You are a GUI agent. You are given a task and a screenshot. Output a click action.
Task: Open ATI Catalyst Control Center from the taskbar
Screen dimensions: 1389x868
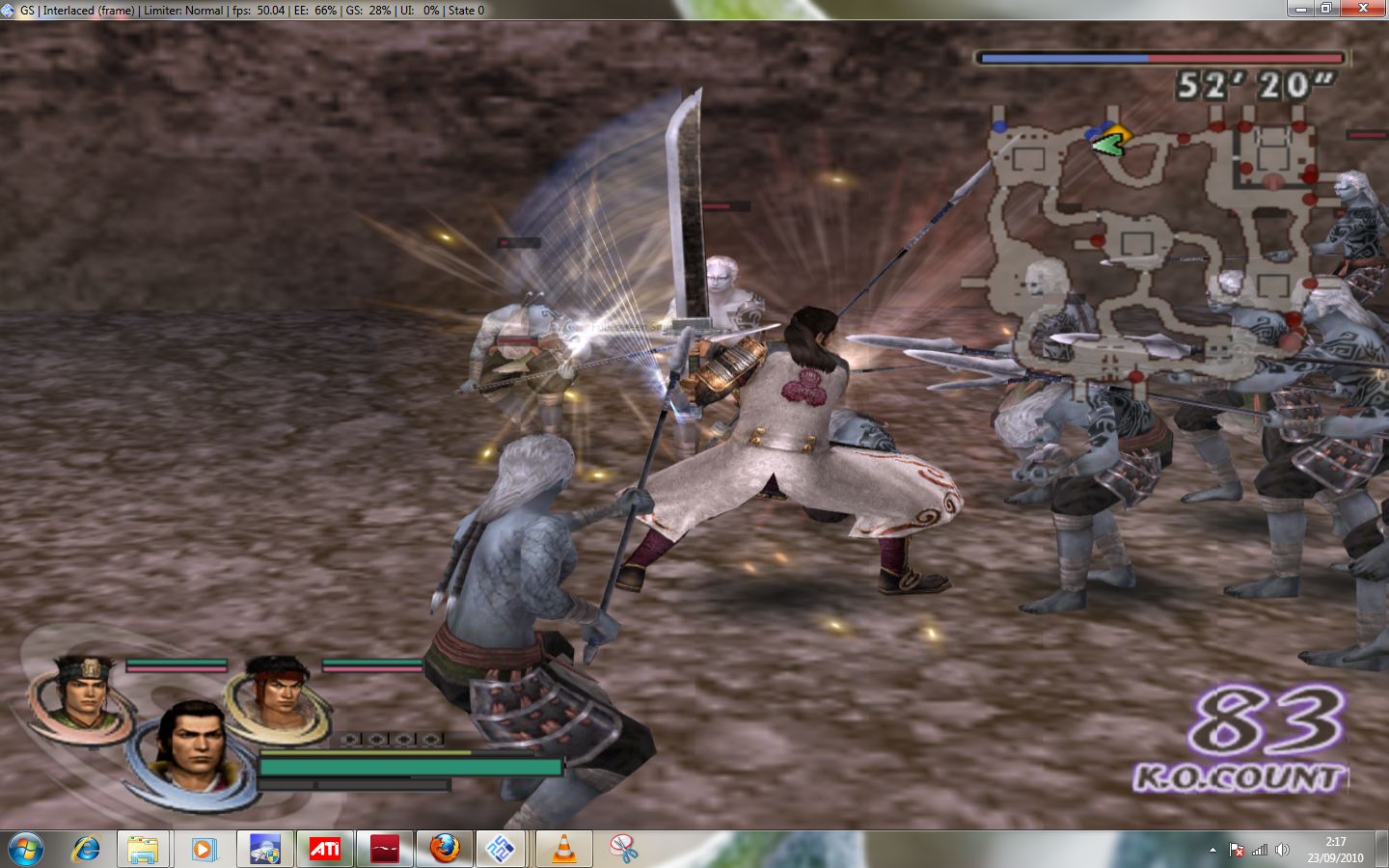pos(324,849)
